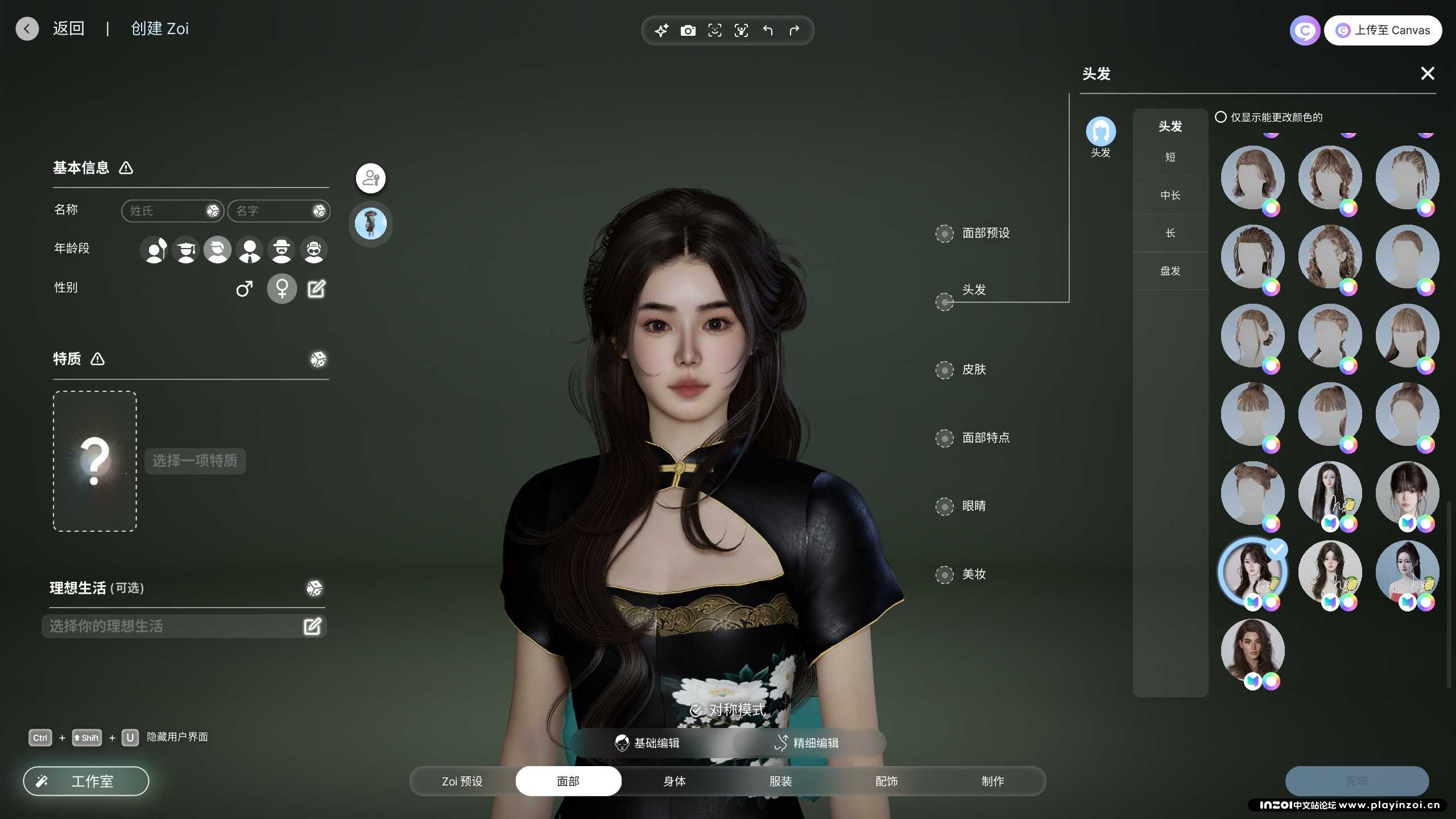The image size is (1456, 819).
Task: Switch to 精细编辑 detailed editing mode
Action: pyautogui.click(x=806, y=743)
